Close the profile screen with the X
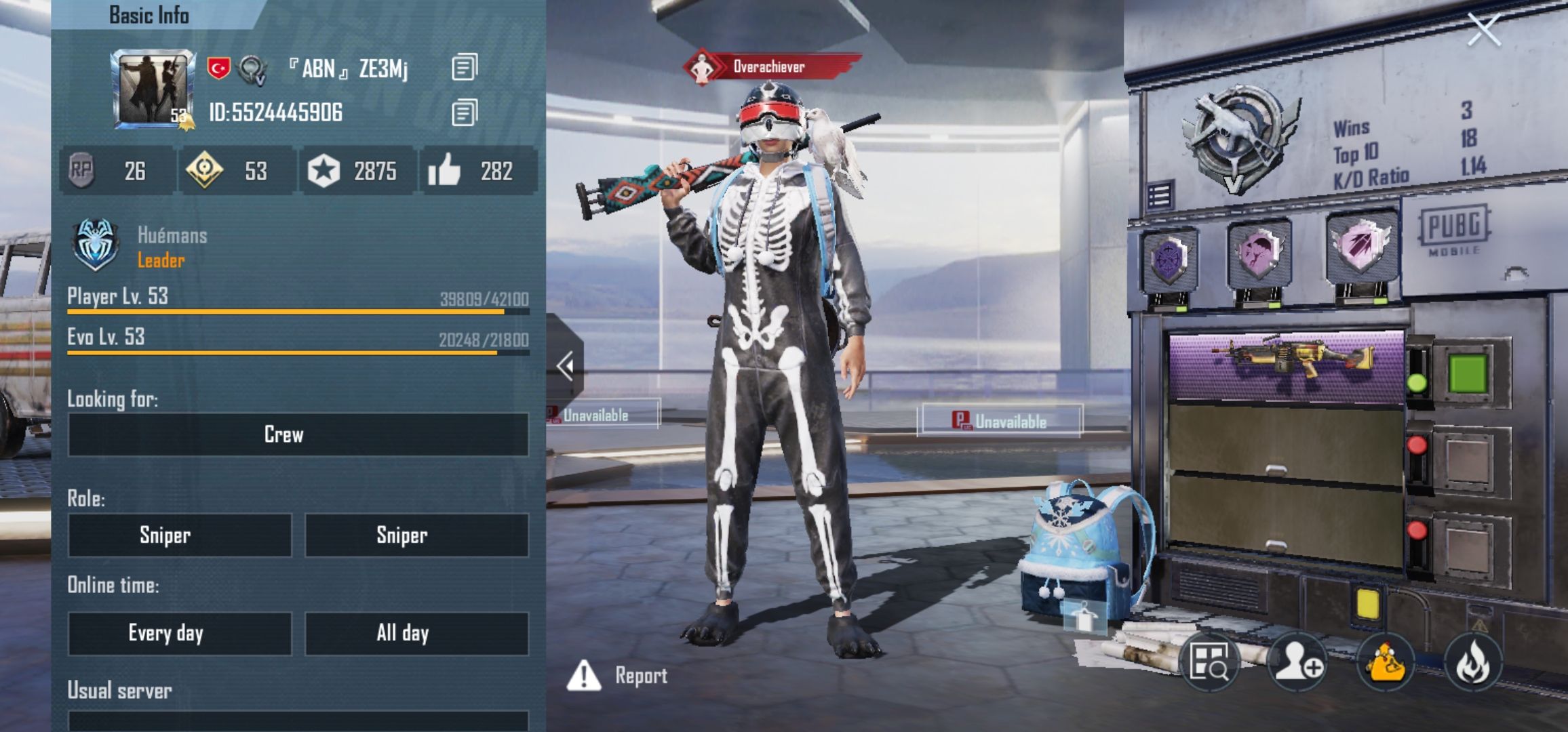 coord(1483,30)
